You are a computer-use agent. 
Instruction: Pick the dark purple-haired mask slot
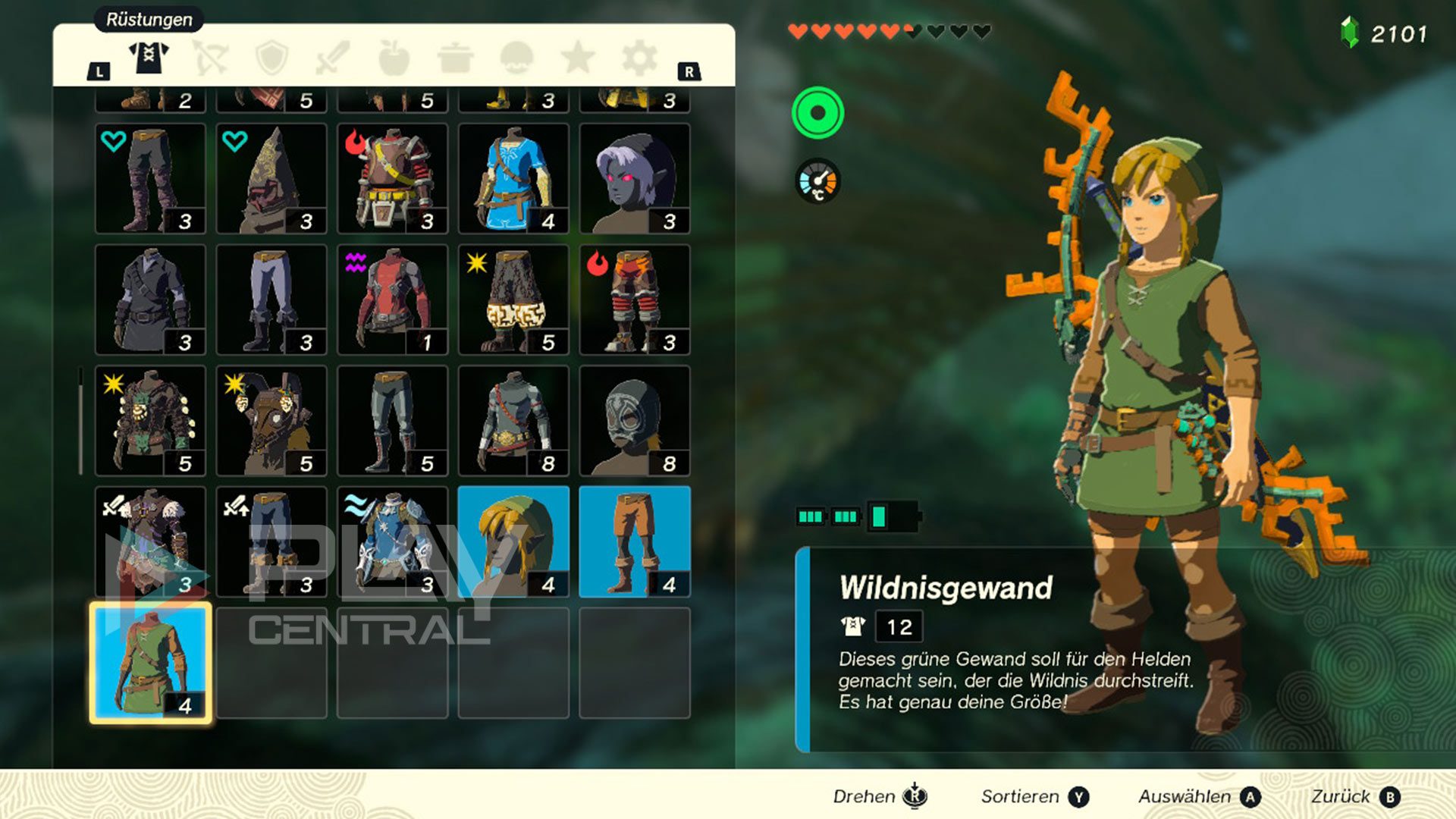click(x=635, y=178)
